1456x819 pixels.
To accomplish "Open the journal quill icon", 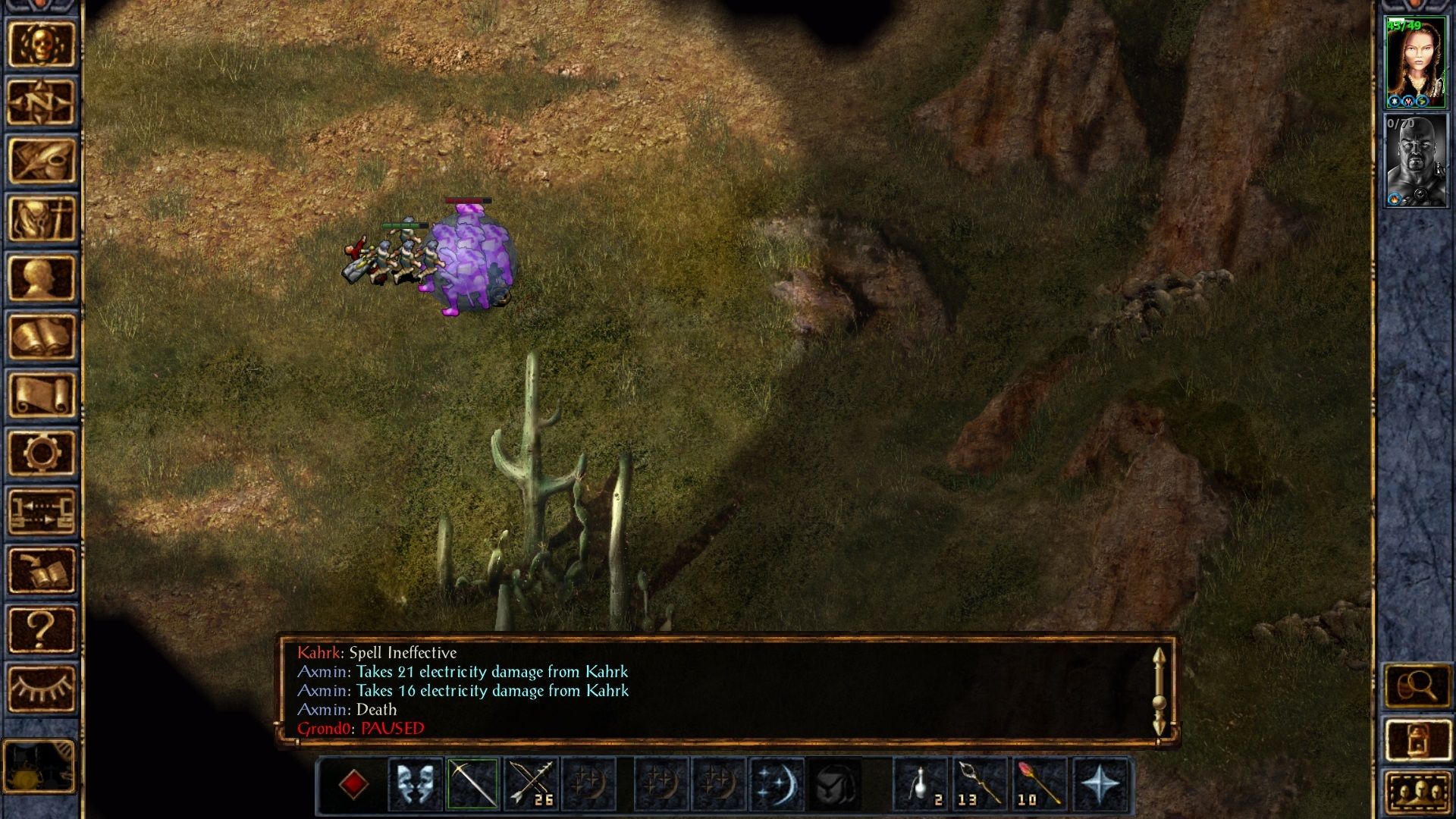I will pyautogui.click(x=41, y=160).
